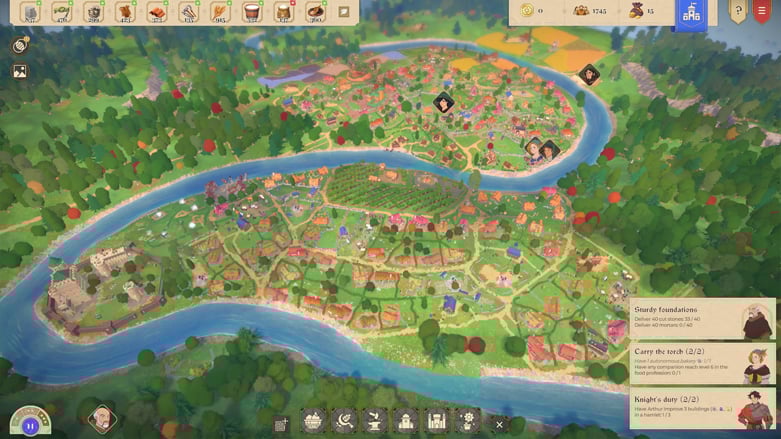Select the bald bearded companion portrait
The height and width of the screenshot is (439, 781).
point(101,418)
